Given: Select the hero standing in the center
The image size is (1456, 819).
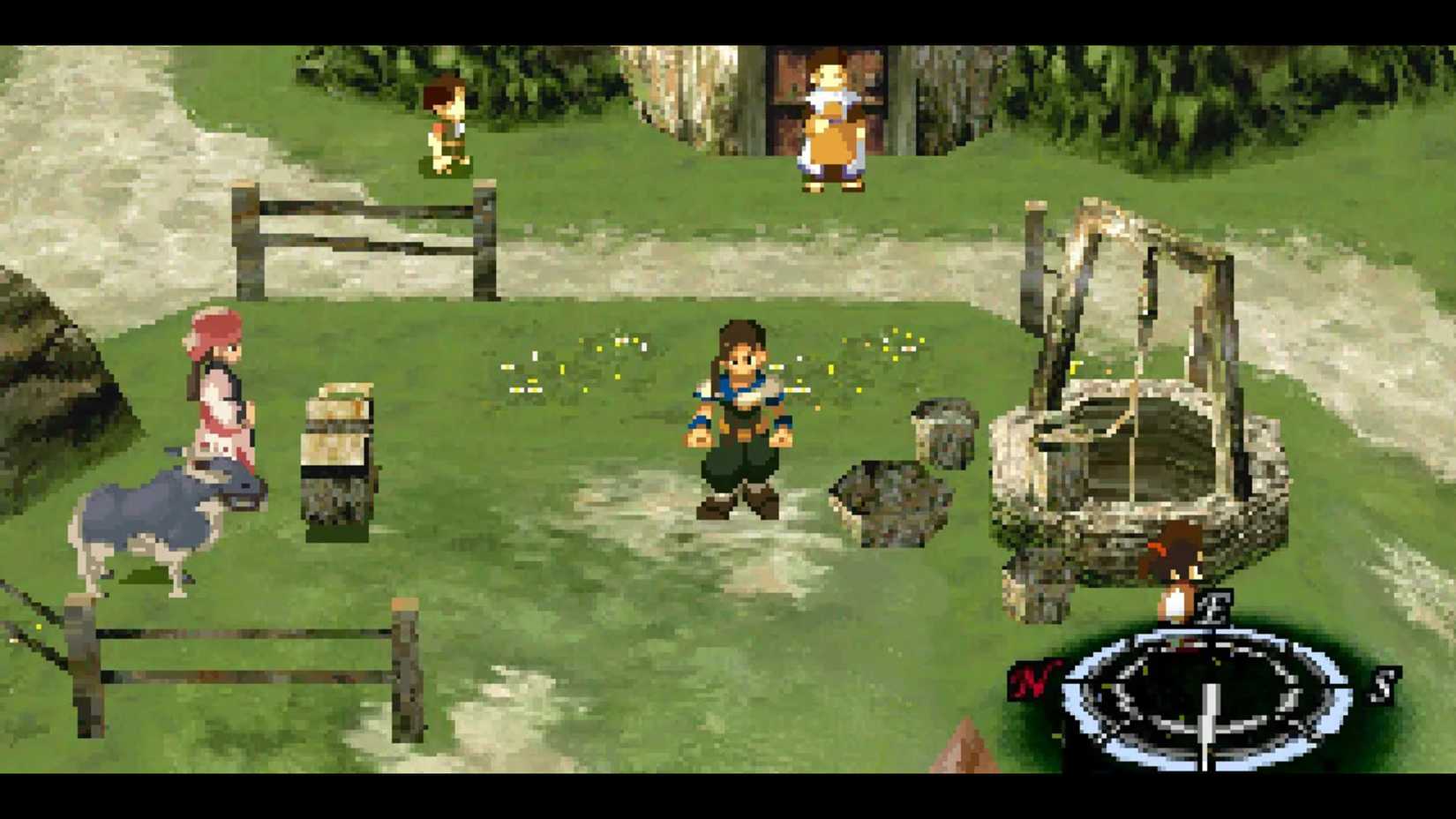Looking at the screenshot, I should pyautogui.click(x=739, y=415).
